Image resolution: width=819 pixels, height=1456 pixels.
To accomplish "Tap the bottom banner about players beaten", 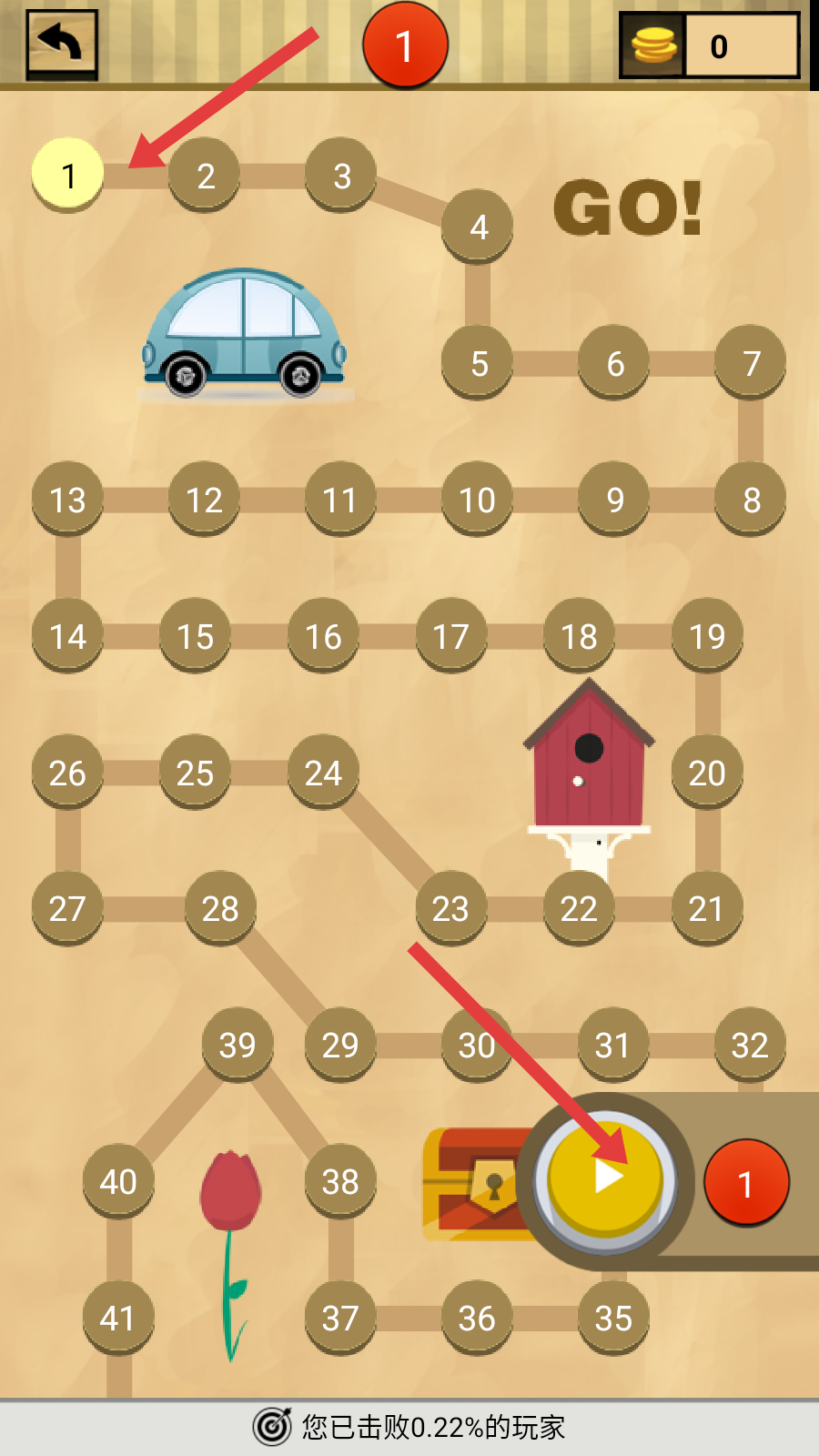I will [x=409, y=1426].
